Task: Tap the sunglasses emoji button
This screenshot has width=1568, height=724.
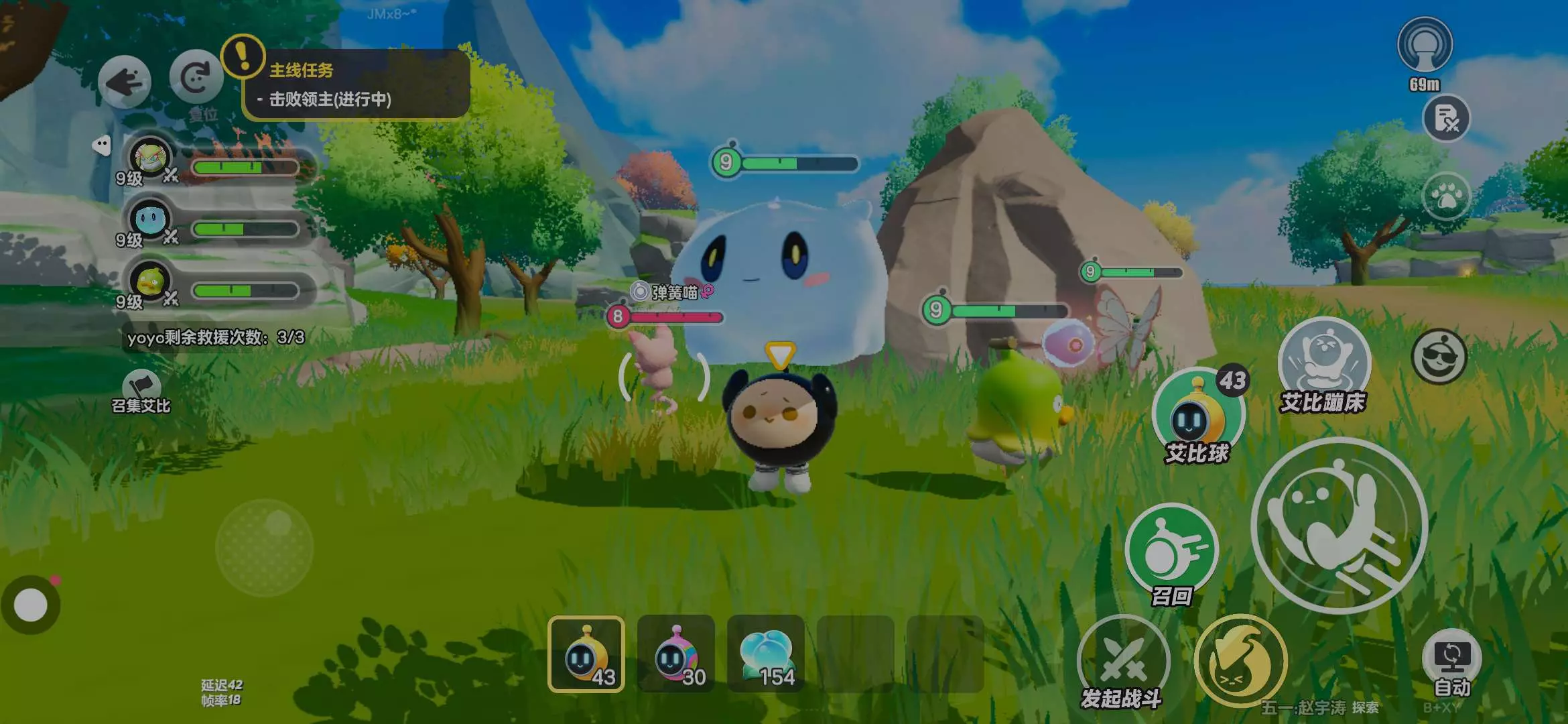Action: tap(1439, 357)
